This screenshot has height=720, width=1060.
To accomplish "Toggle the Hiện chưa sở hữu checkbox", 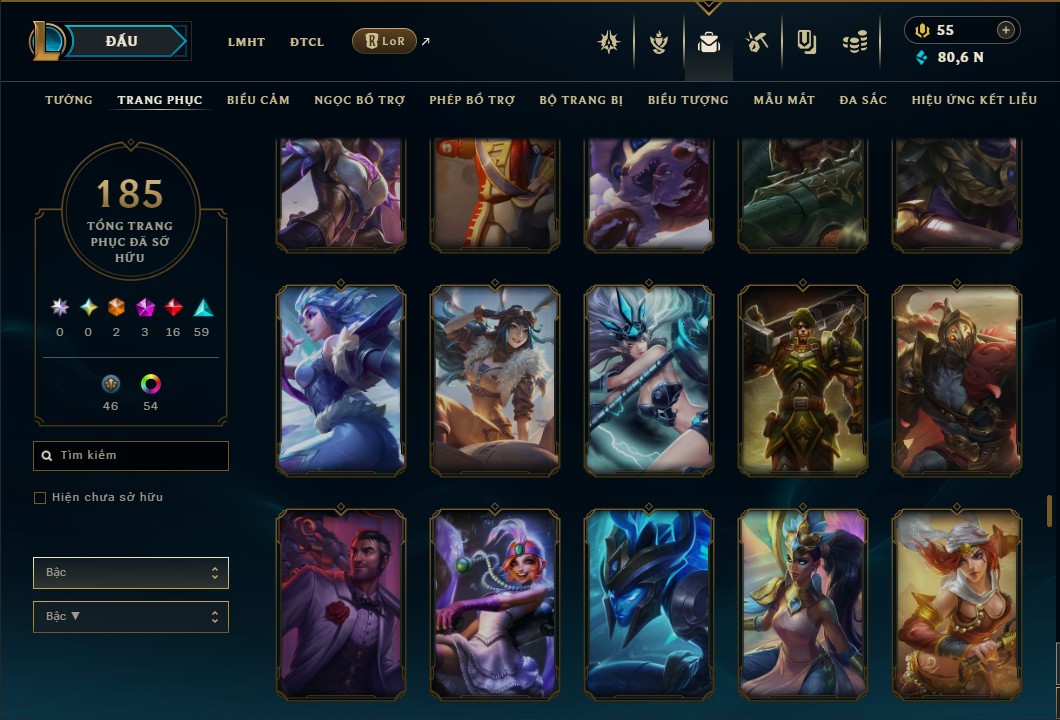I will pyautogui.click(x=40, y=498).
